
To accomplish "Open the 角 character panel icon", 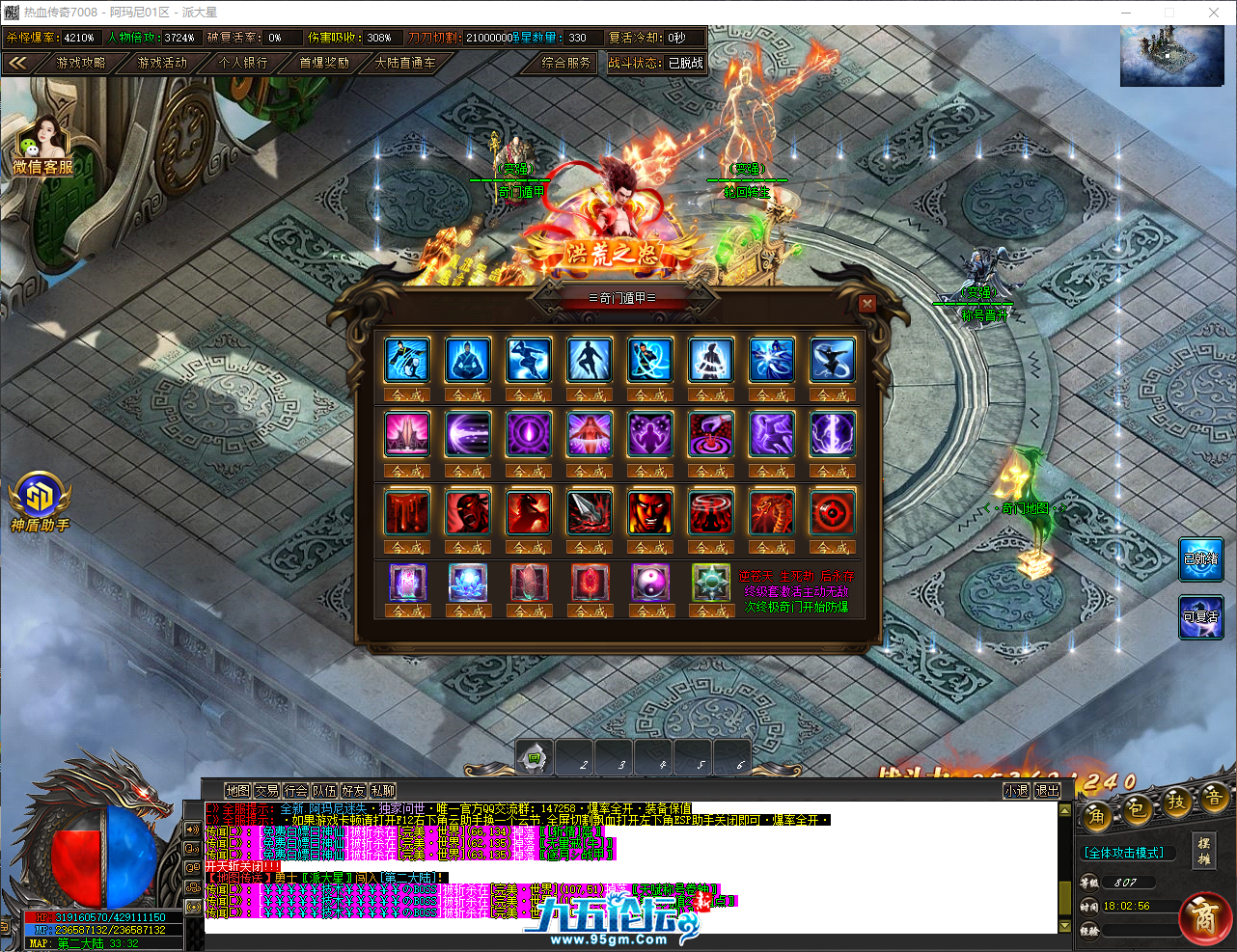I will [x=1096, y=815].
